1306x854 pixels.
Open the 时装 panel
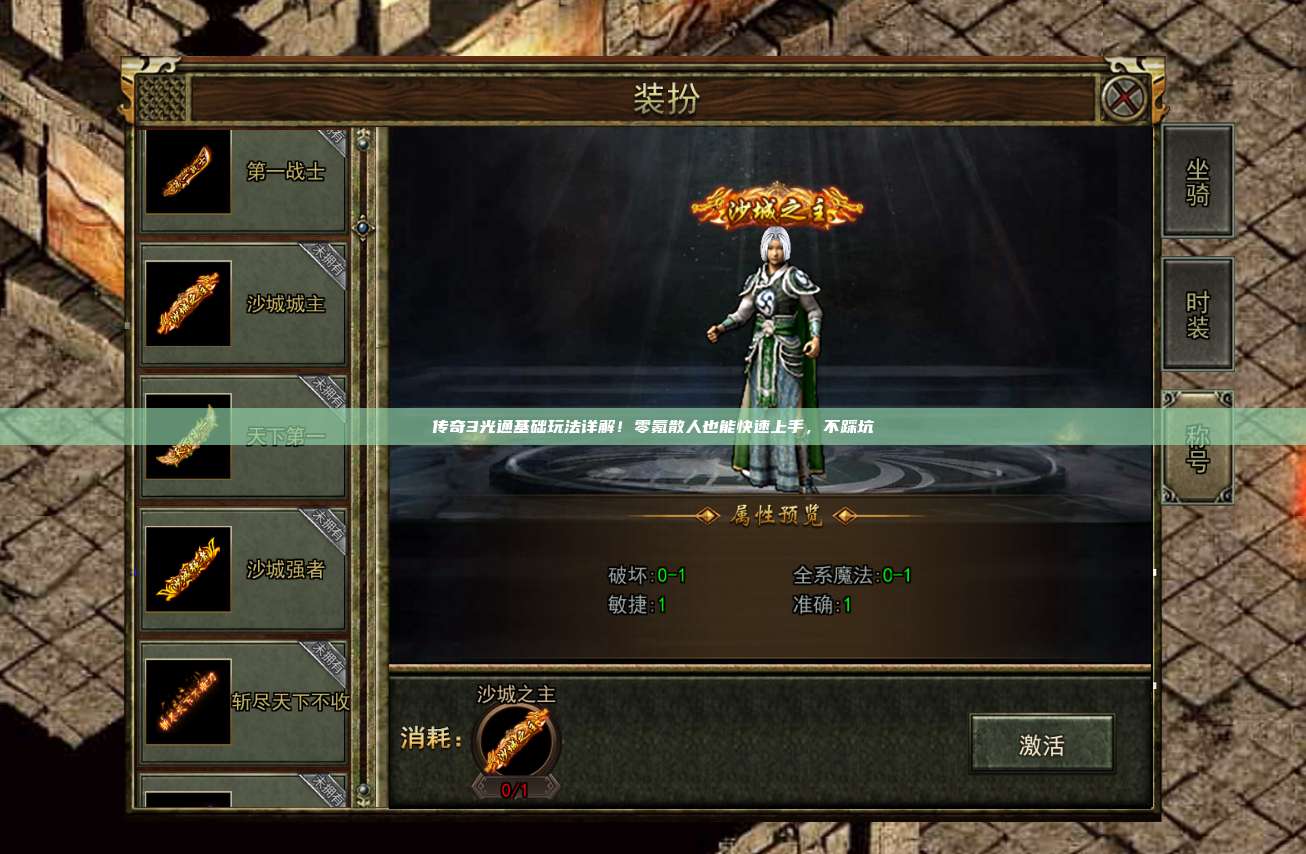coord(1197,312)
